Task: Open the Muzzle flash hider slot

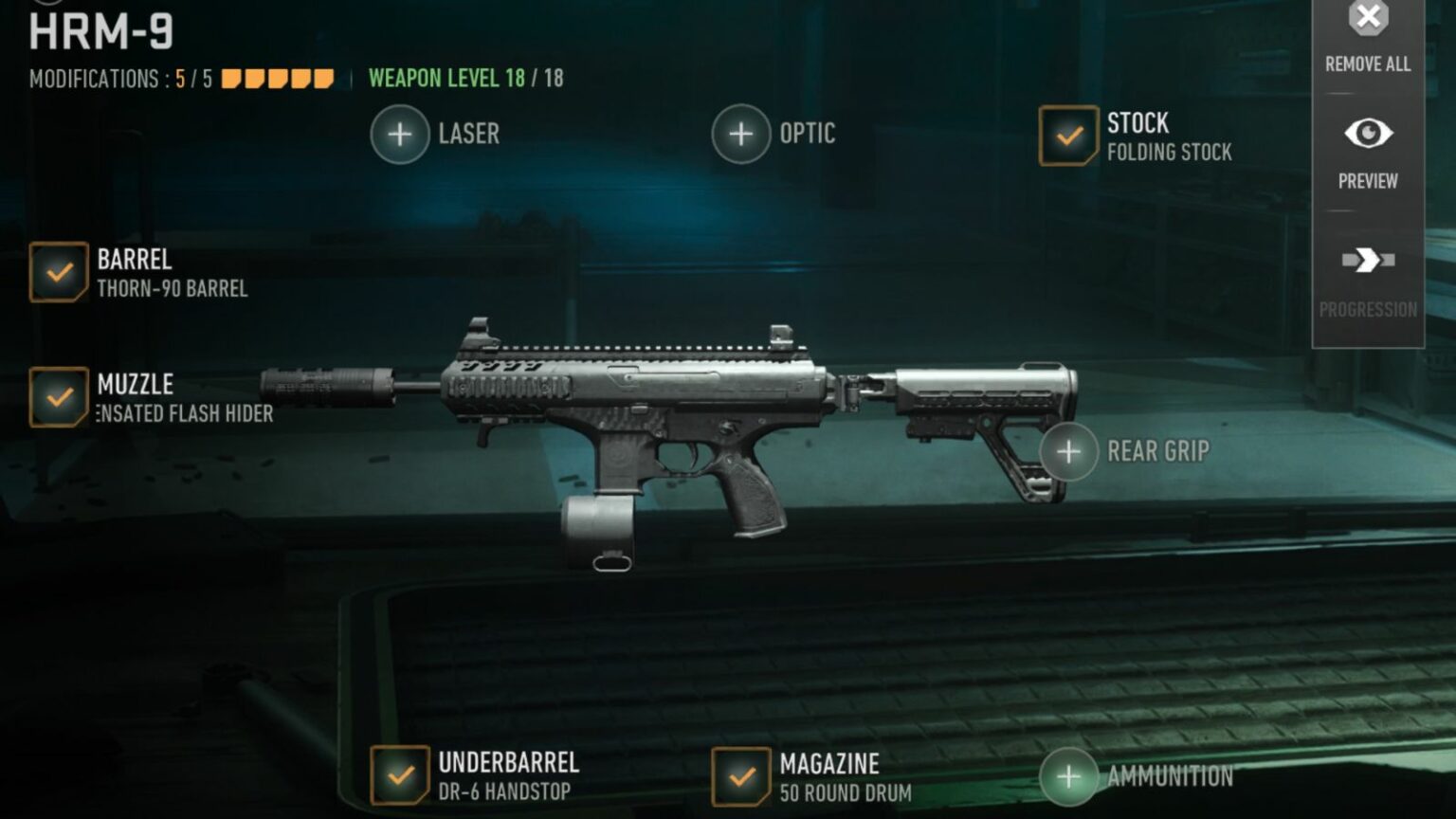Action: click(60, 398)
